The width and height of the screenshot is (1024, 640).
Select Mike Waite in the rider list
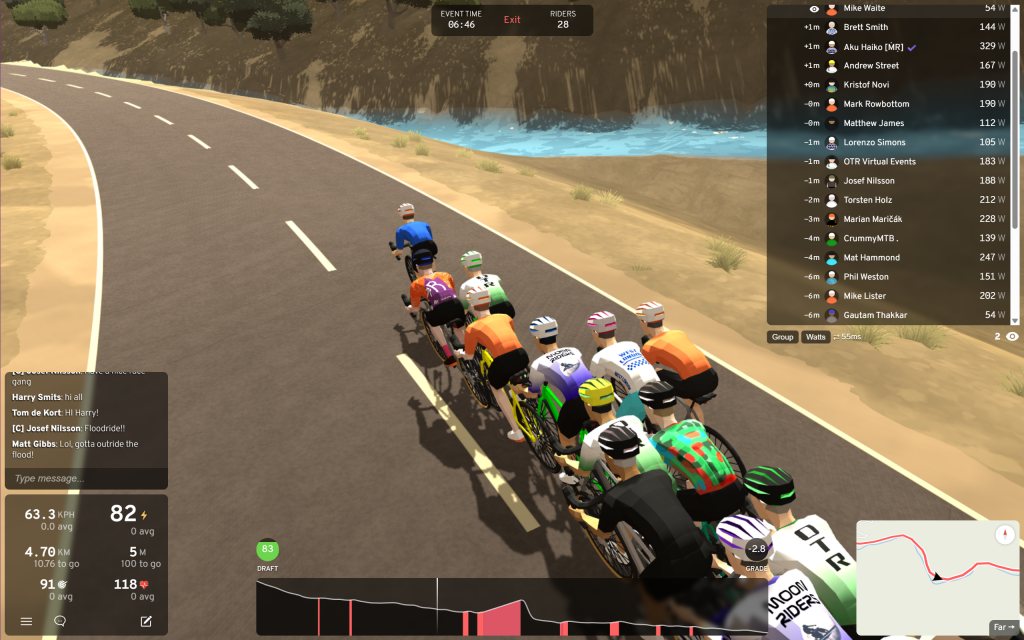point(864,8)
